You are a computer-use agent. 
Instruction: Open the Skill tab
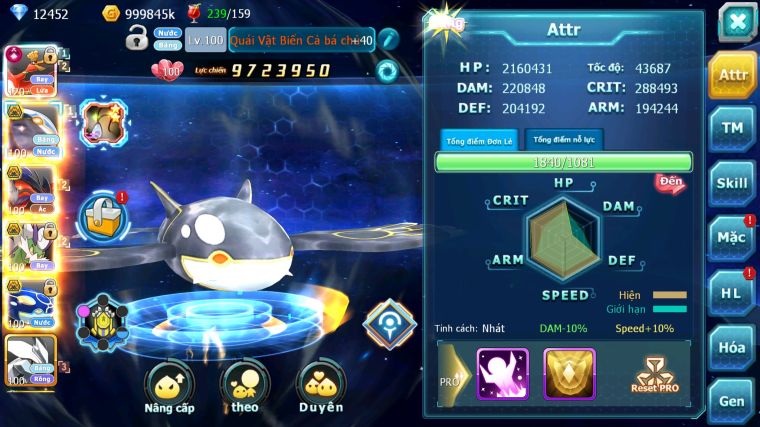pyautogui.click(x=733, y=182)
